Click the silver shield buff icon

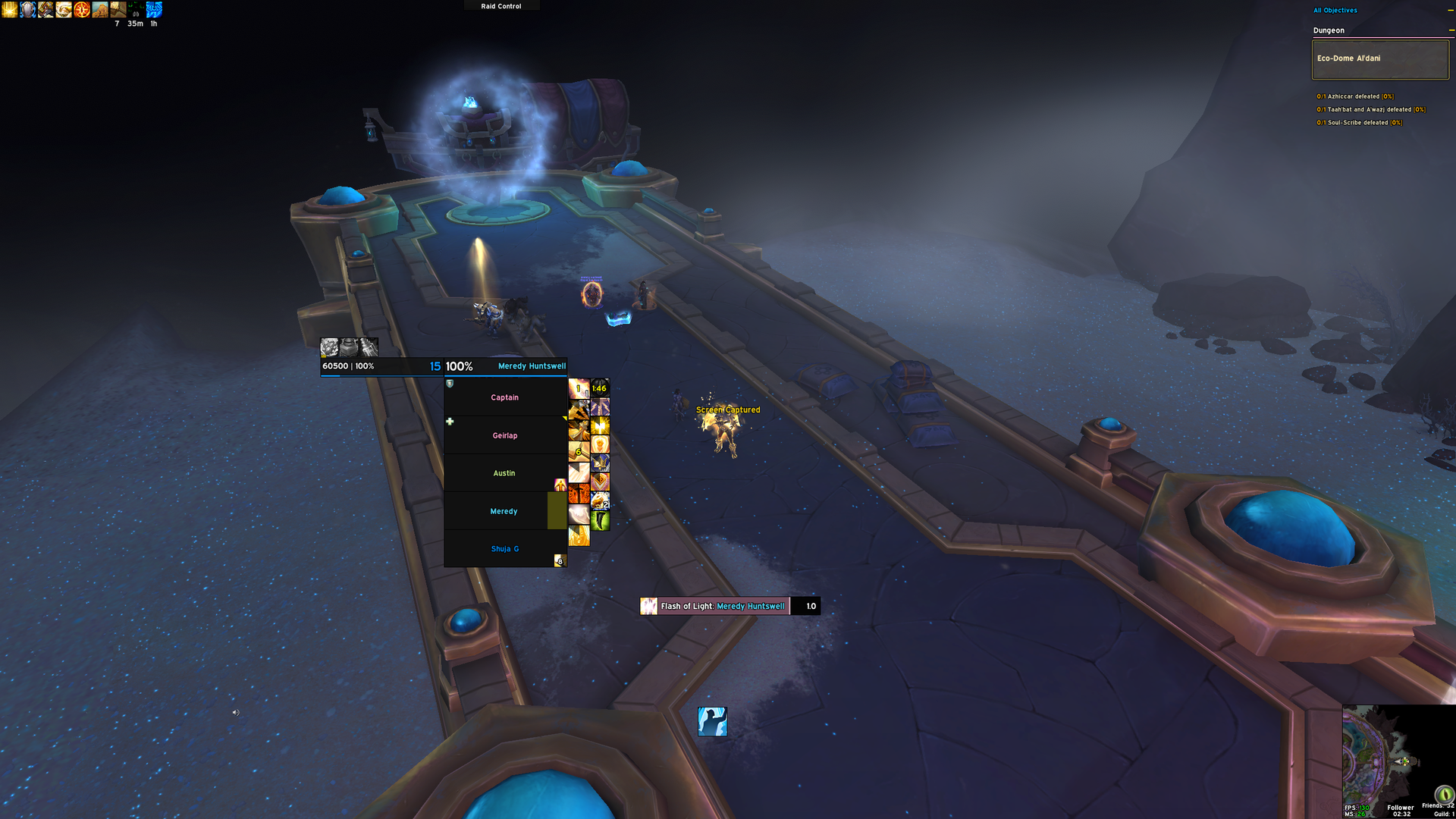pos(28,10)
